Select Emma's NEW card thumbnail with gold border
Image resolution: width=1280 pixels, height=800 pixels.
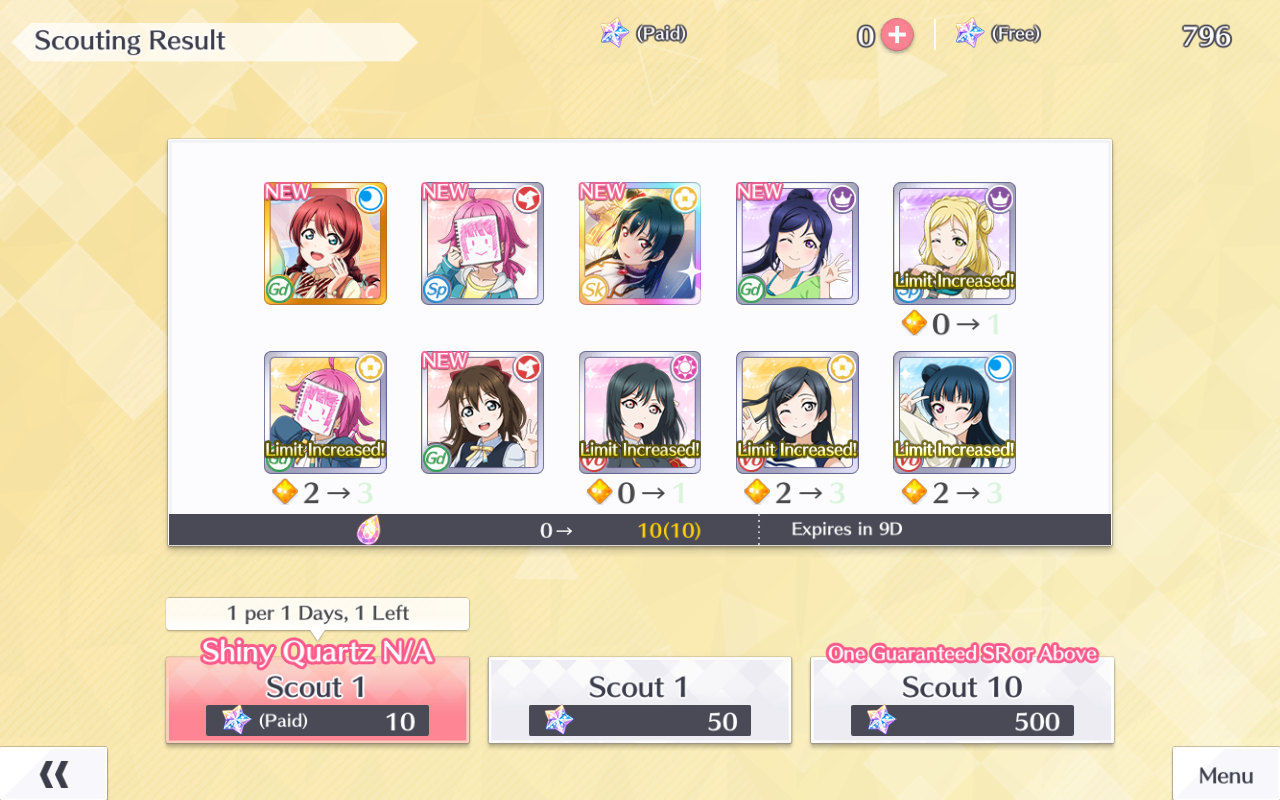[x=325, y=243]
